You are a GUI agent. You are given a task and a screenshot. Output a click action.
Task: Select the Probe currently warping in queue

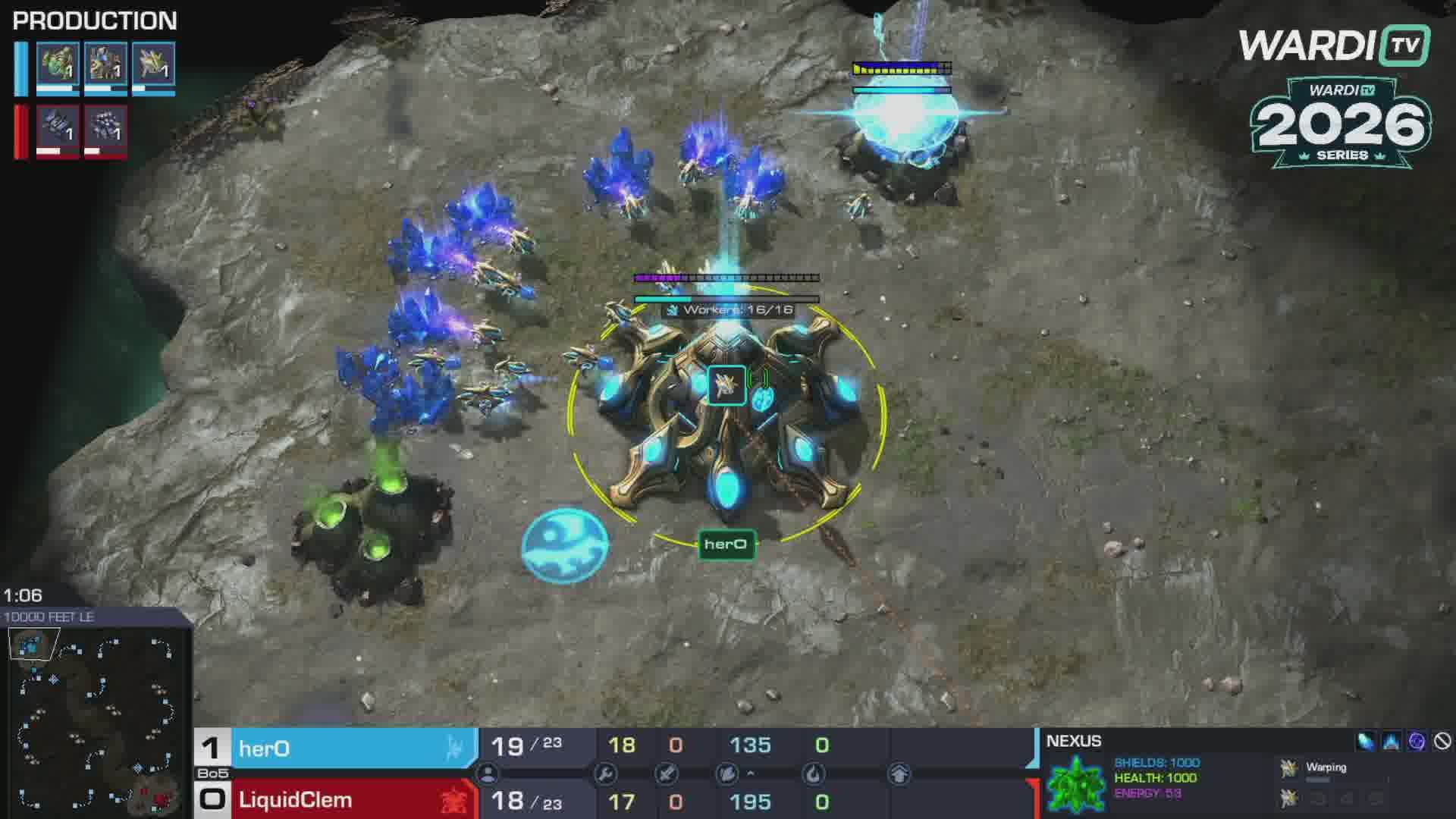[x=1288, y=768]
